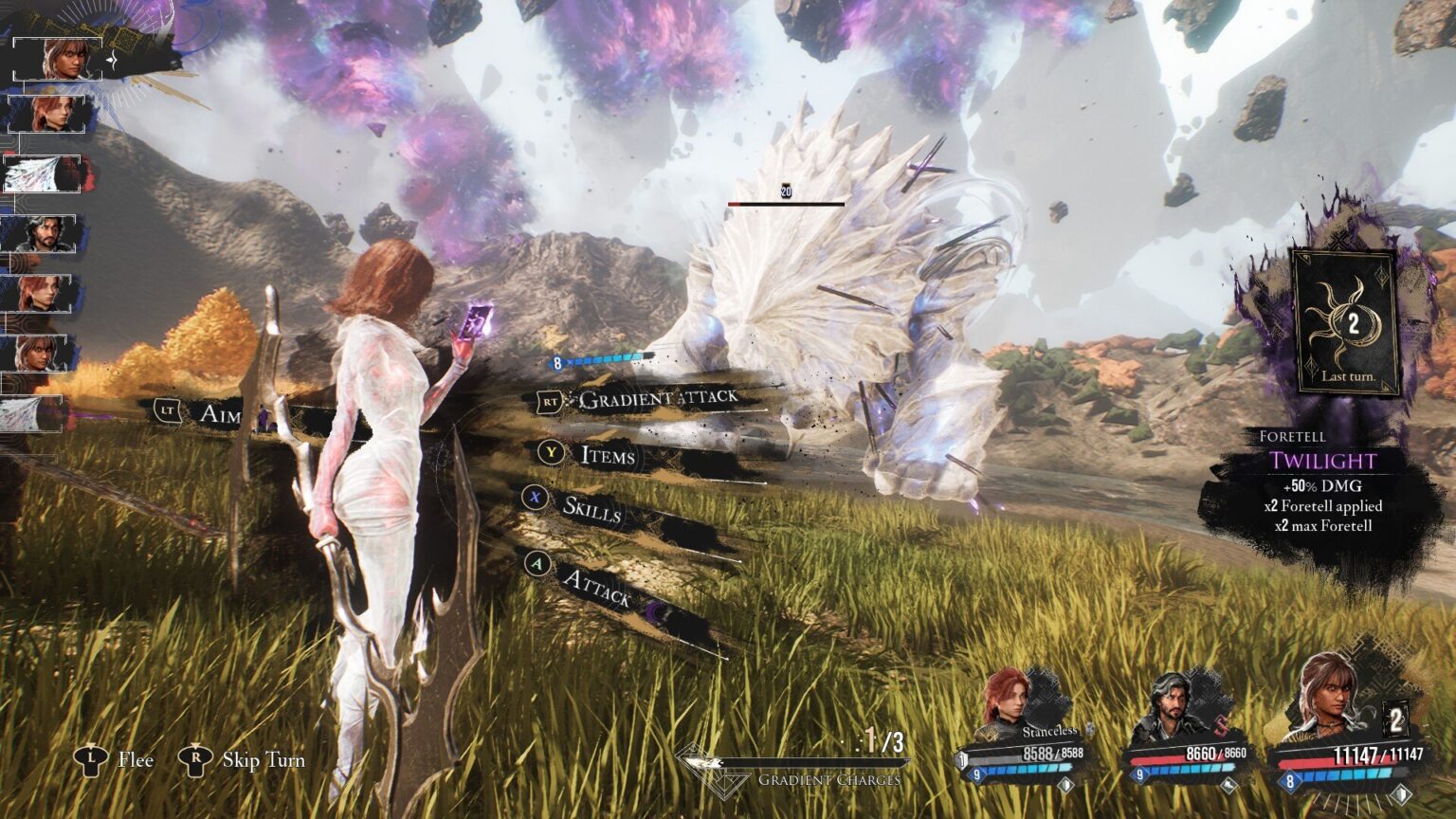Click the enemy health bar above the white boss
Viewport: 1456px width, 819px height.
tap(785, 203)
